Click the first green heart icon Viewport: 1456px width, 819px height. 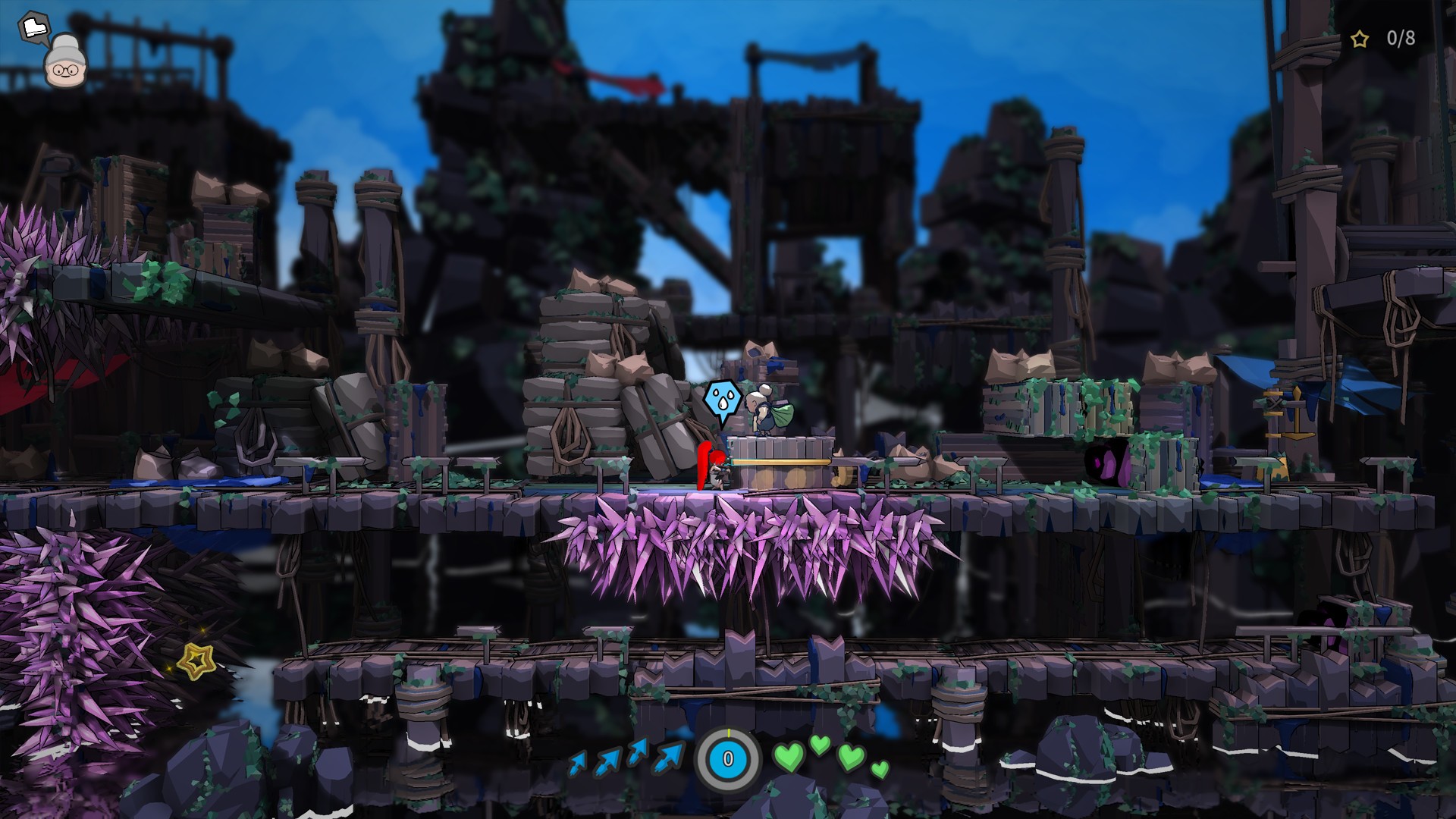click(x=789, y=757)
